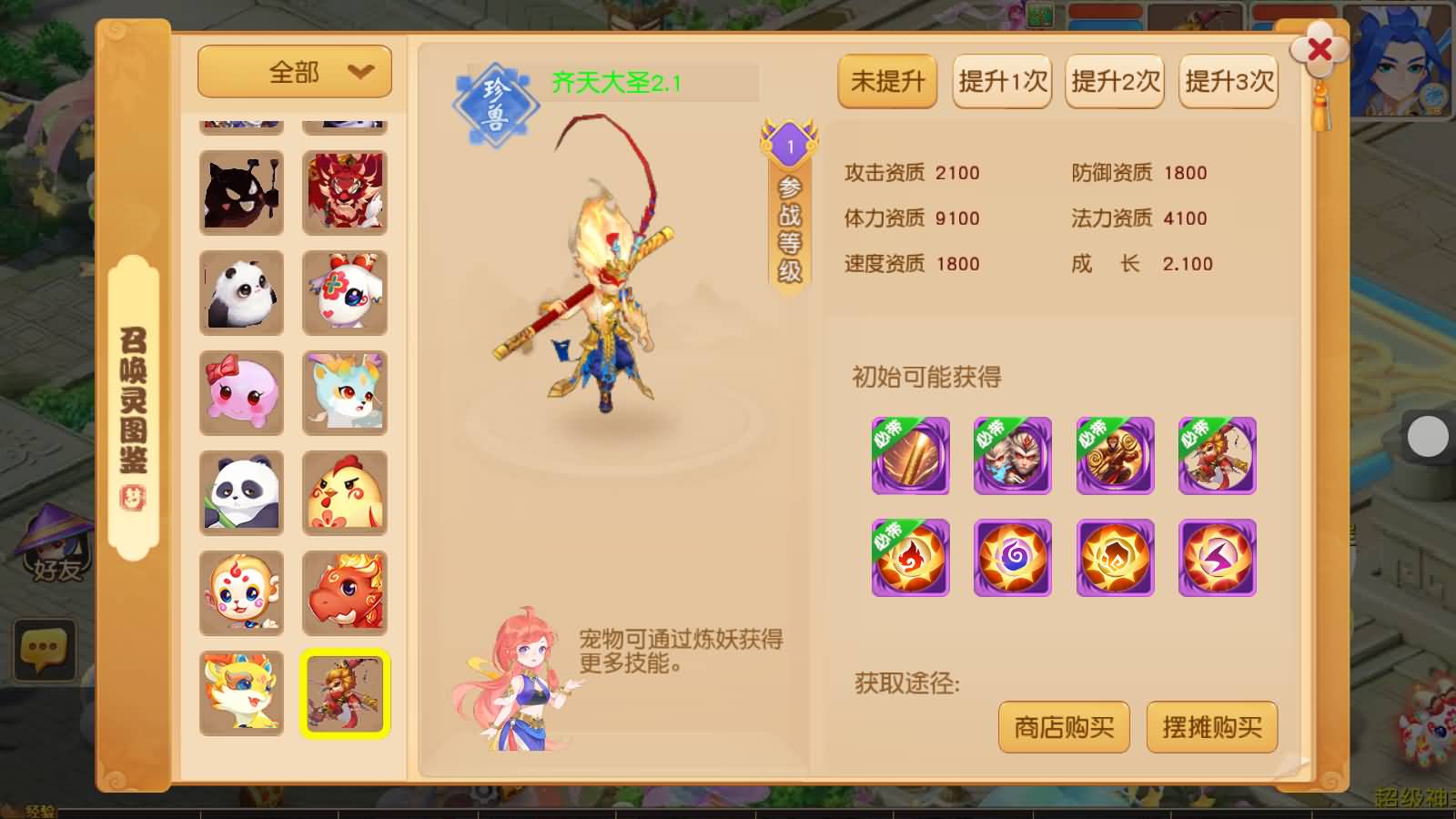
Task: Select the 提升2次 upgrade option
Action: (1114, 82)
